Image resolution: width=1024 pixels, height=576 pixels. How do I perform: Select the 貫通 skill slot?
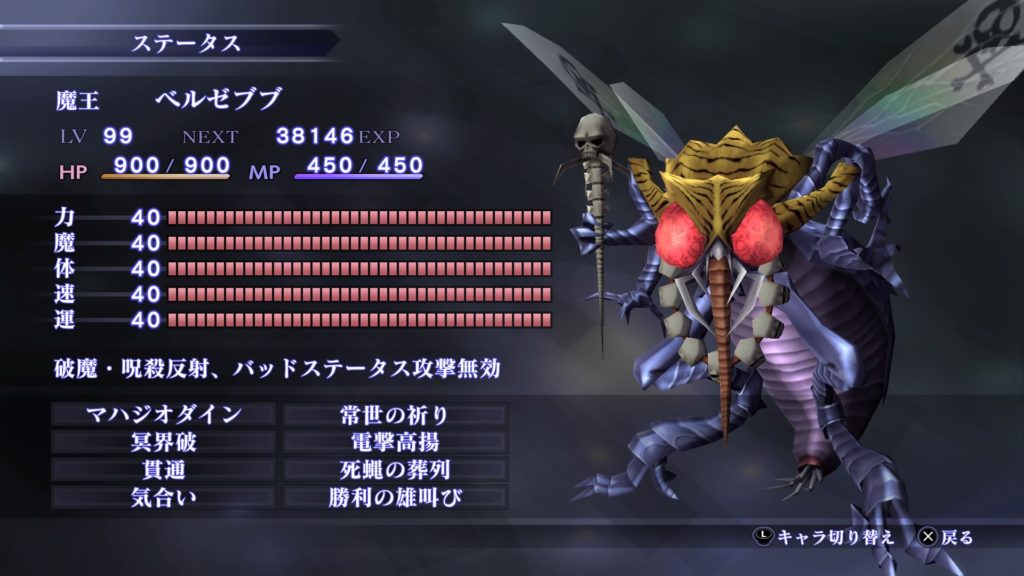[x=163, y=469]
